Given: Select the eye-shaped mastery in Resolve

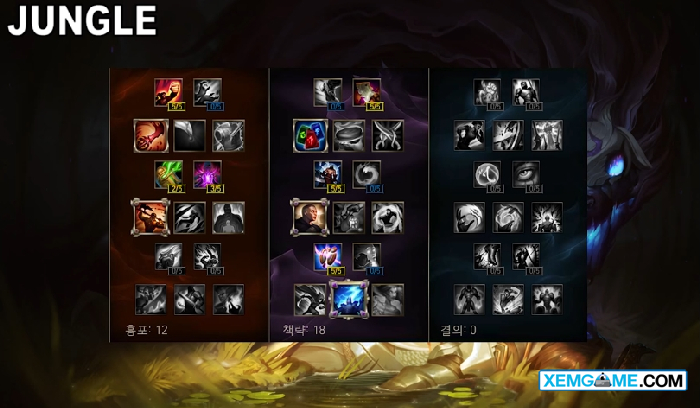Looking at the screenshot, I should (526, 174).
